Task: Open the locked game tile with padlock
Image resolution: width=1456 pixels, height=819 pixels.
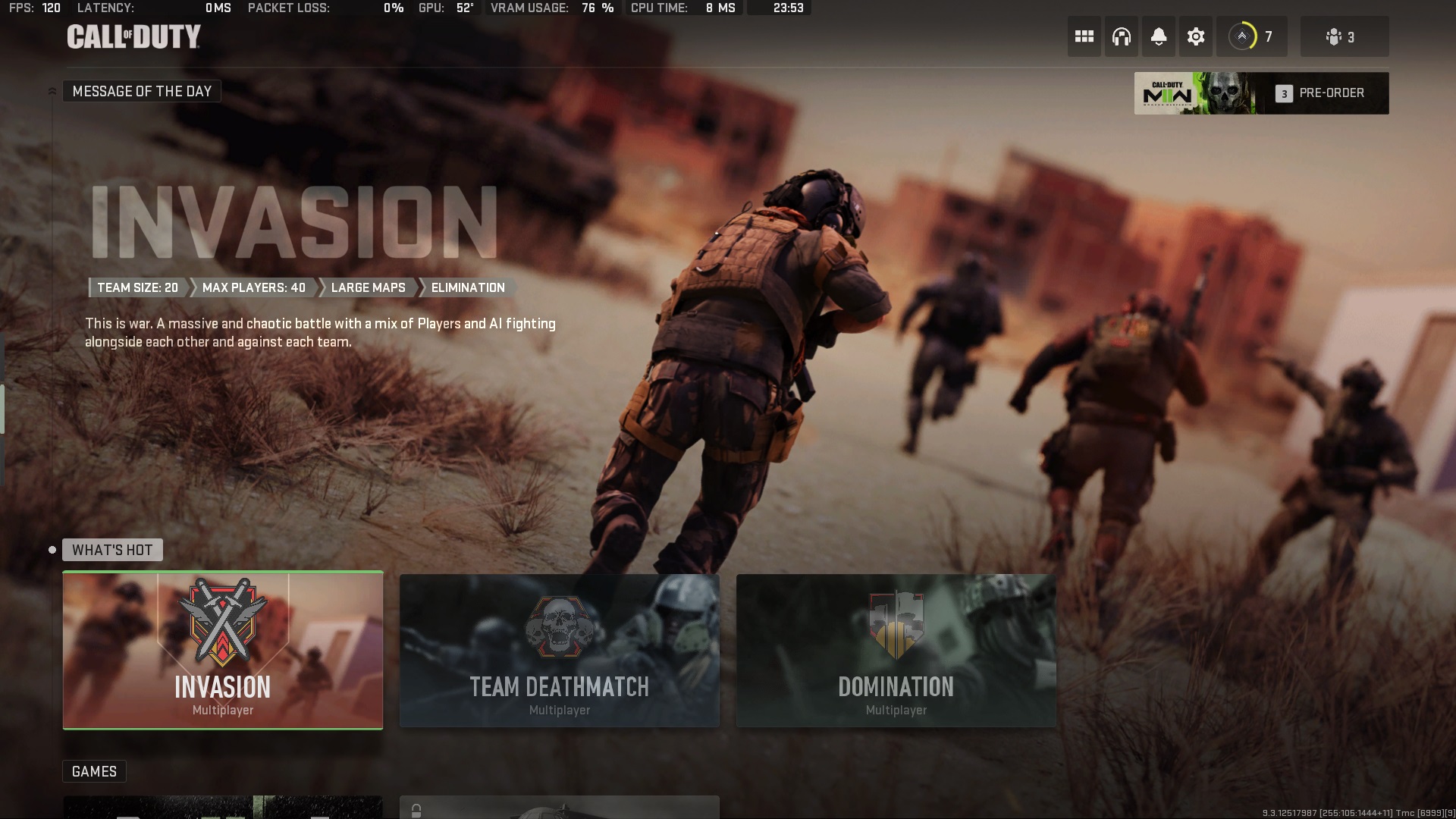Action: click(560, 808)
